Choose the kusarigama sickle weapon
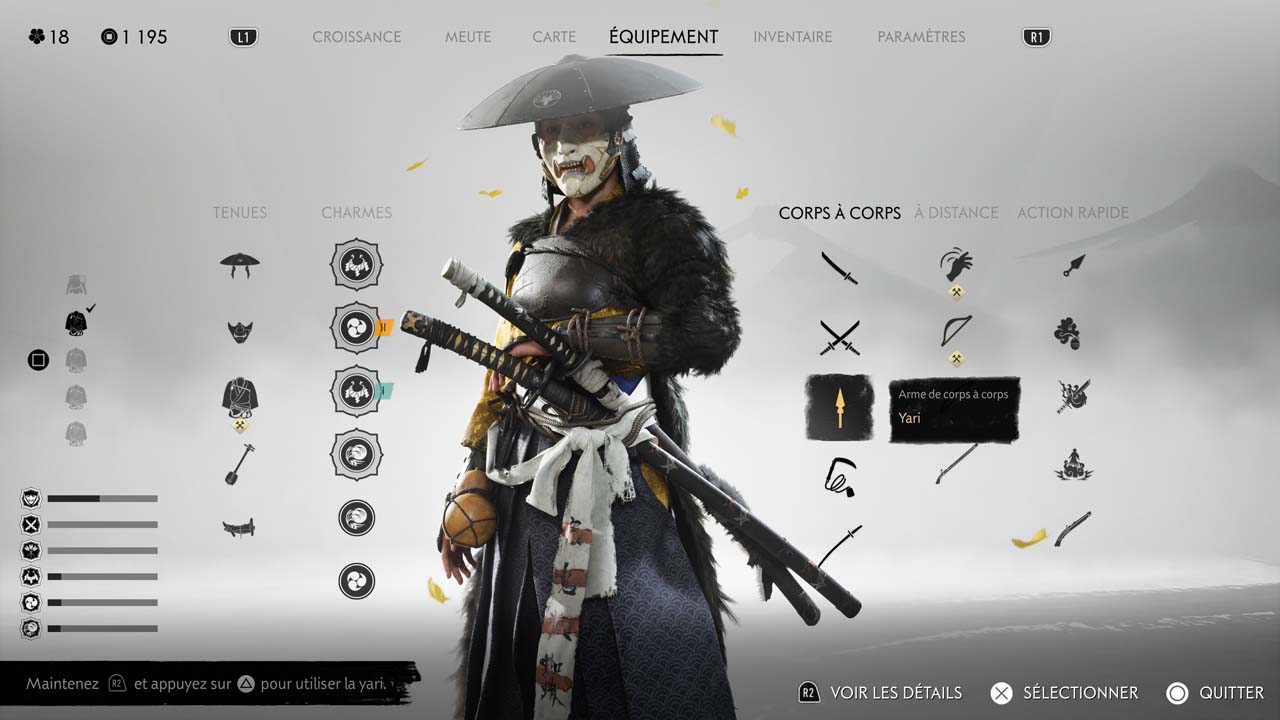Image resolution: width=1280 pixels, height=720 pixels. 839,476
